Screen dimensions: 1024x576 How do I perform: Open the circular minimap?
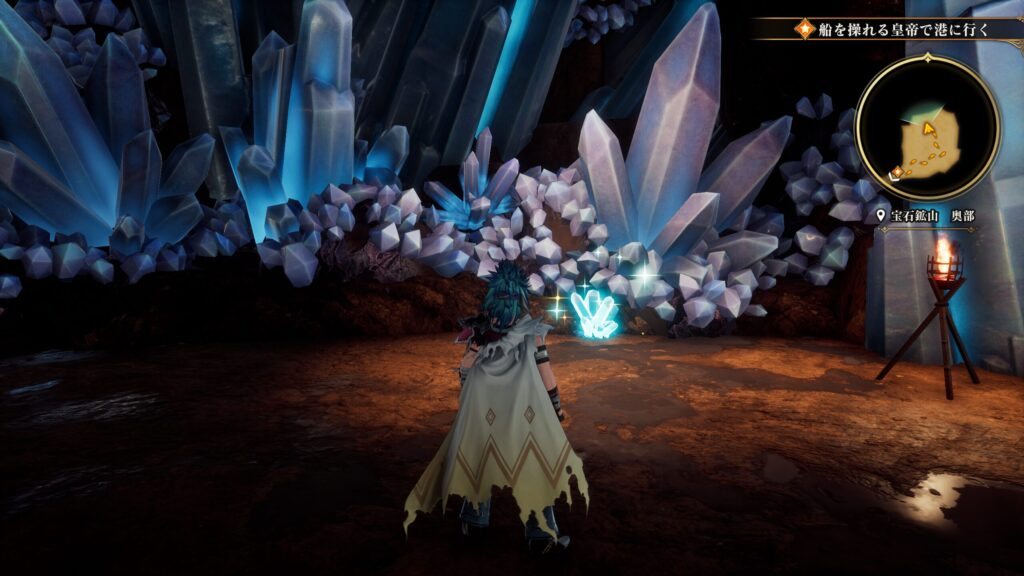[x=927, y=126]
